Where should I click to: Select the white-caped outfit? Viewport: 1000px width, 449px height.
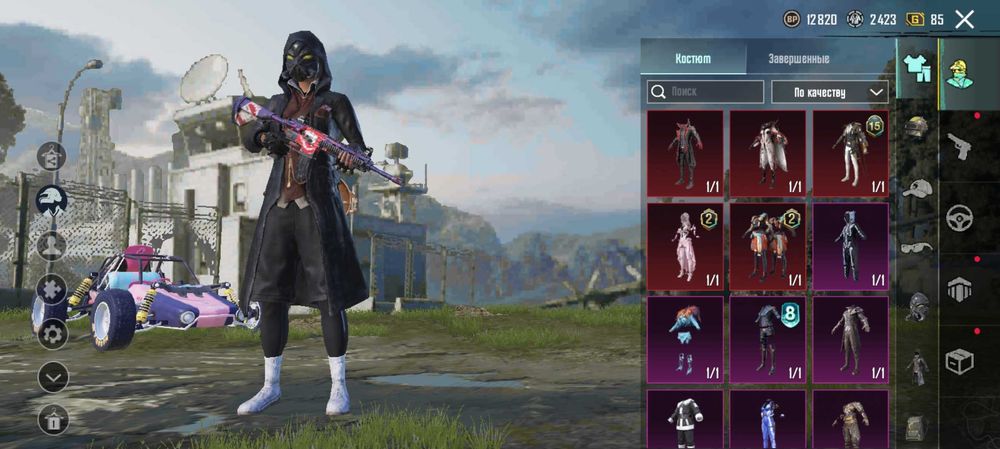(x=767, y=153)
